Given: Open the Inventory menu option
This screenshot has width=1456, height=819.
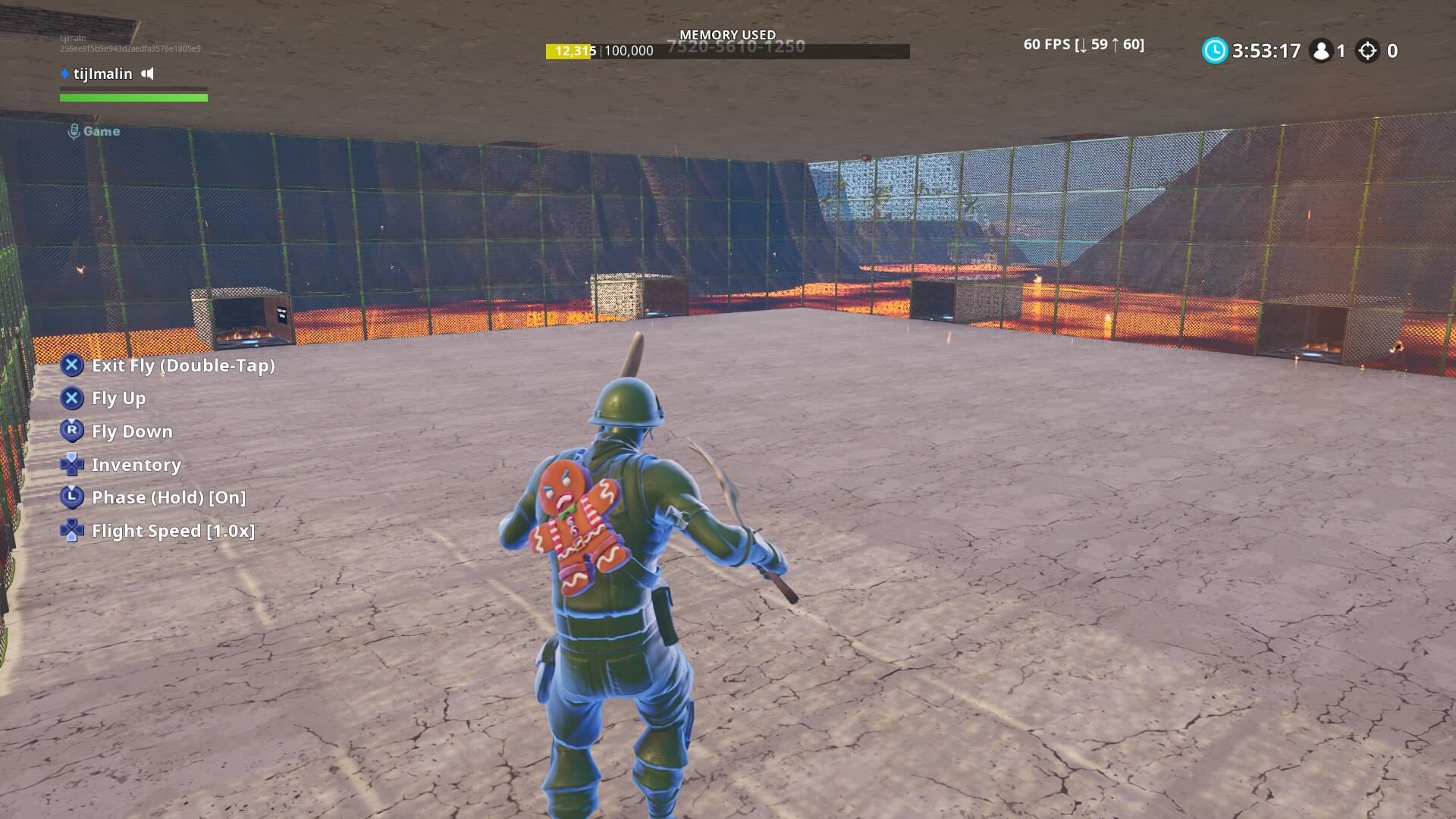Looking at the screenshot, I should click(x=136, y=465).
